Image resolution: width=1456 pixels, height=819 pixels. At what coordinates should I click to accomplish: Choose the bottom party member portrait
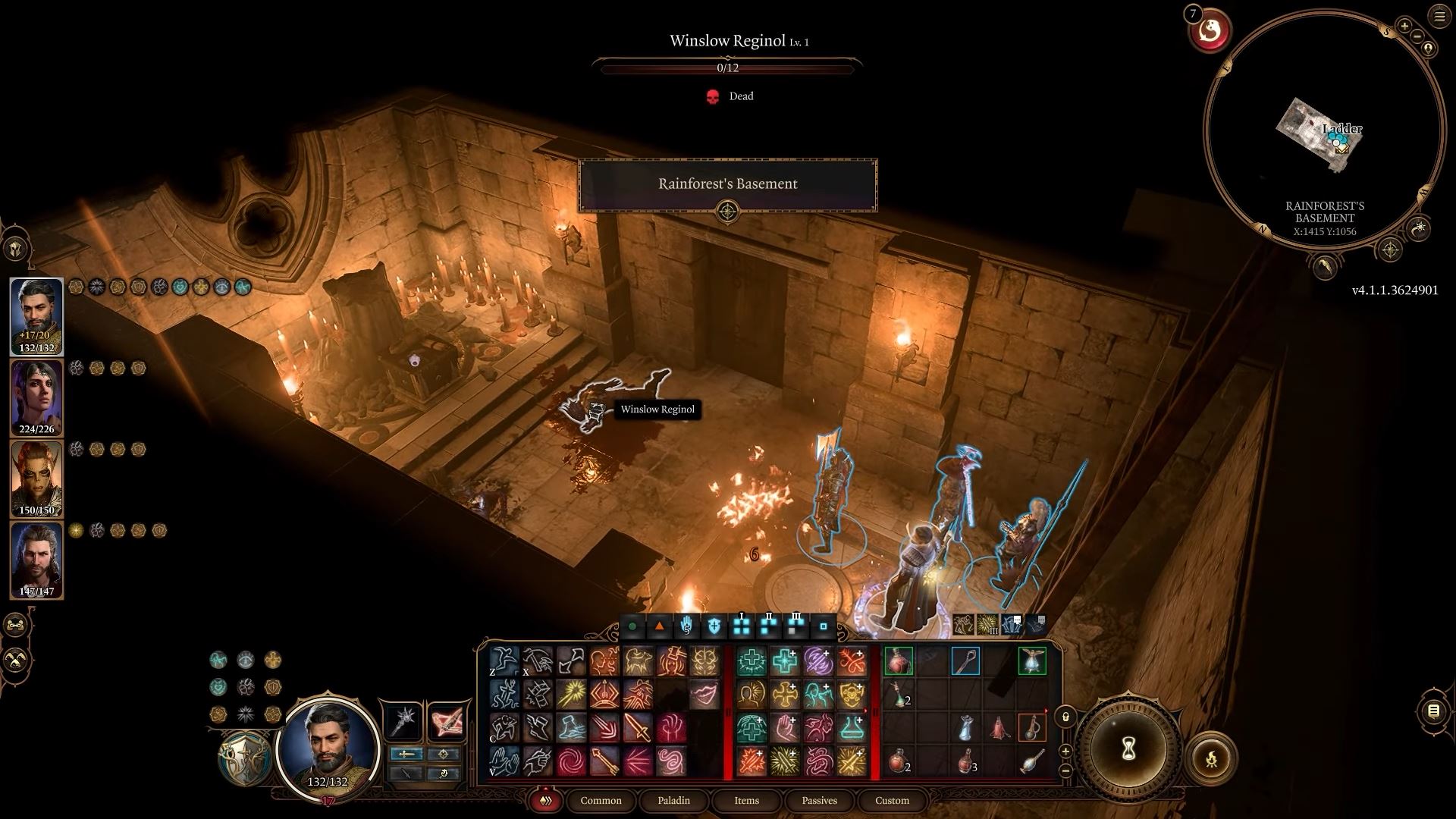coord(36,560)
